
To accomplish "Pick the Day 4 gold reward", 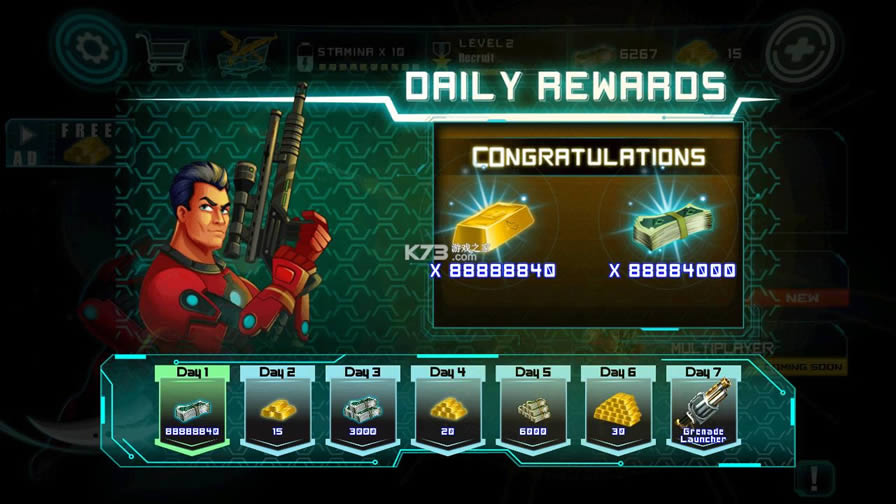I will 448,409.
